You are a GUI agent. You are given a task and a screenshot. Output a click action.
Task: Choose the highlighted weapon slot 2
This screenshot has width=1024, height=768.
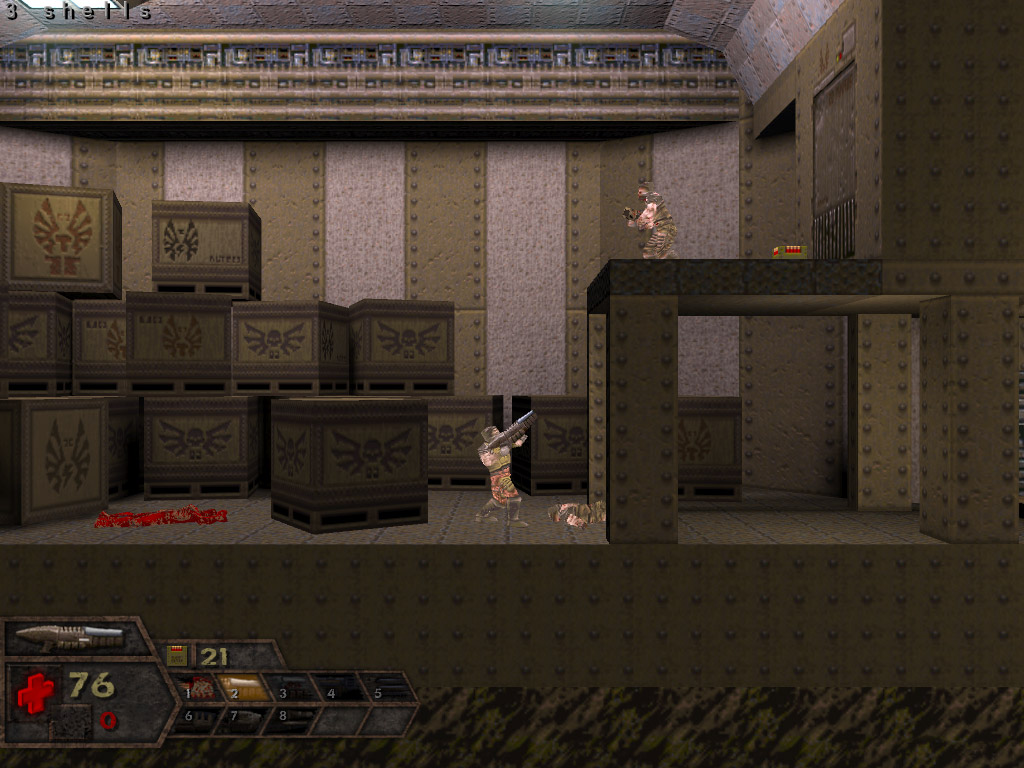[x=245, y=688]
